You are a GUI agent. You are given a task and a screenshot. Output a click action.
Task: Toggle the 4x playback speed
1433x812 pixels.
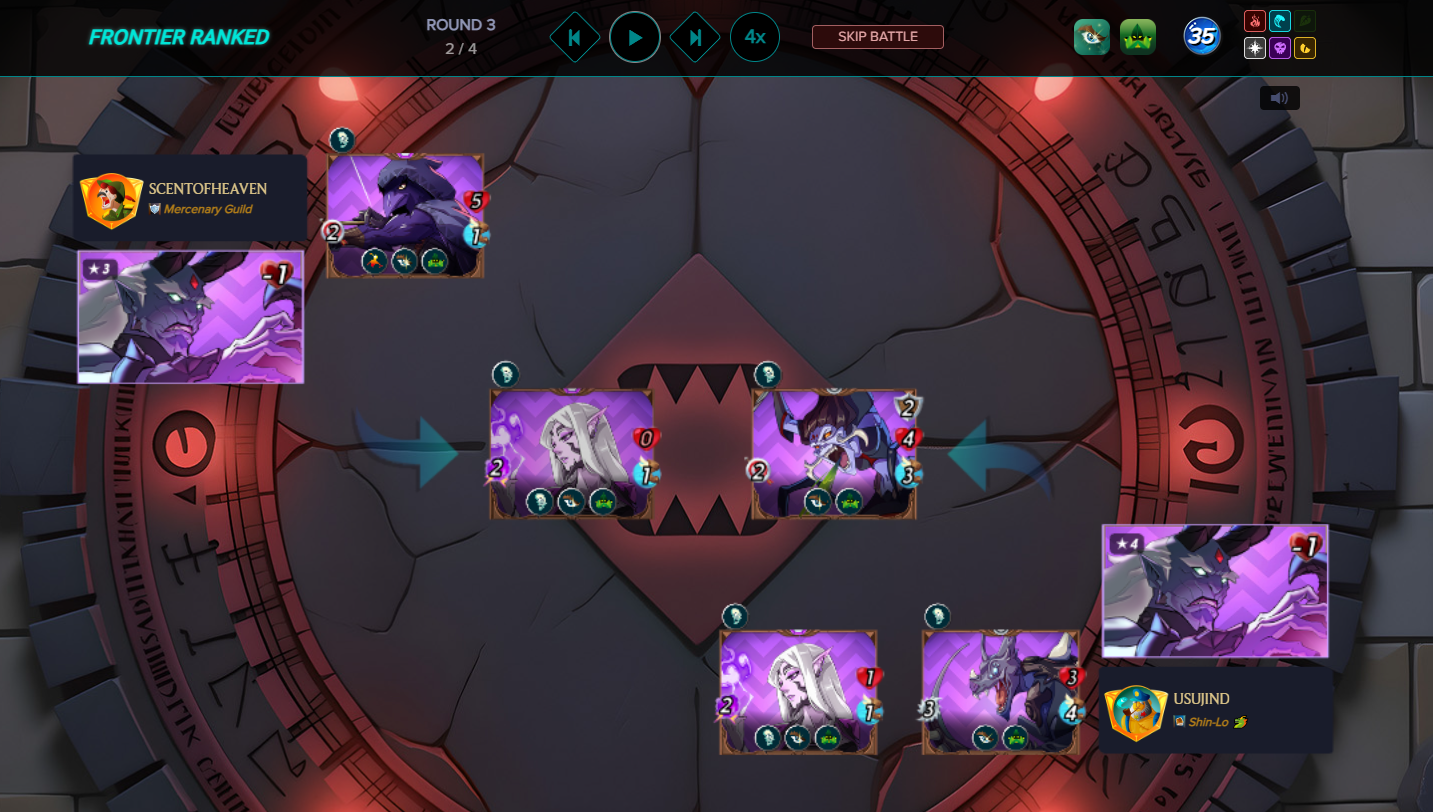click(x=755, y=38)
